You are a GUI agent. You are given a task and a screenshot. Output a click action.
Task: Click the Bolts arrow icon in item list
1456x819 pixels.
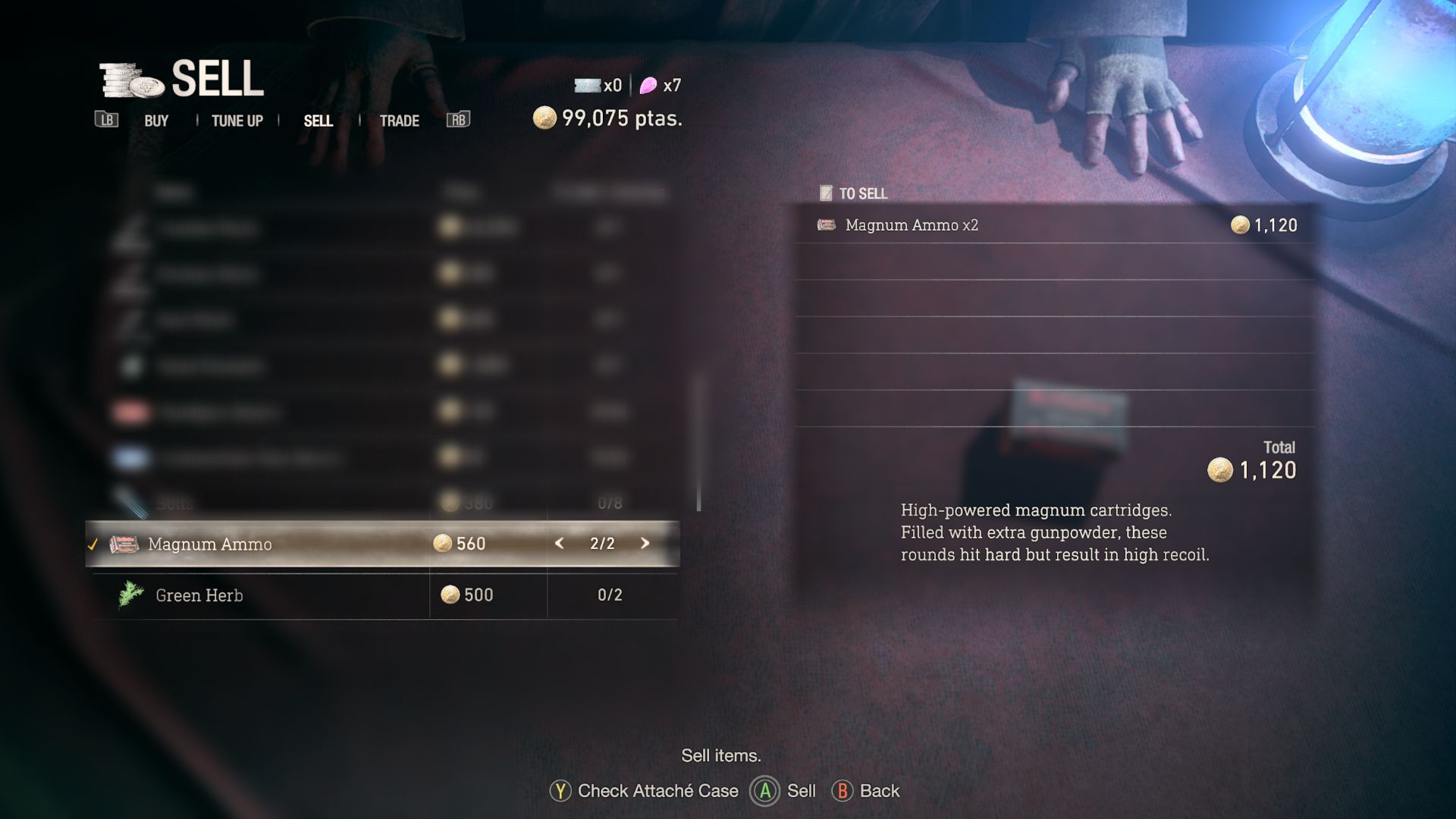(130, 500)
